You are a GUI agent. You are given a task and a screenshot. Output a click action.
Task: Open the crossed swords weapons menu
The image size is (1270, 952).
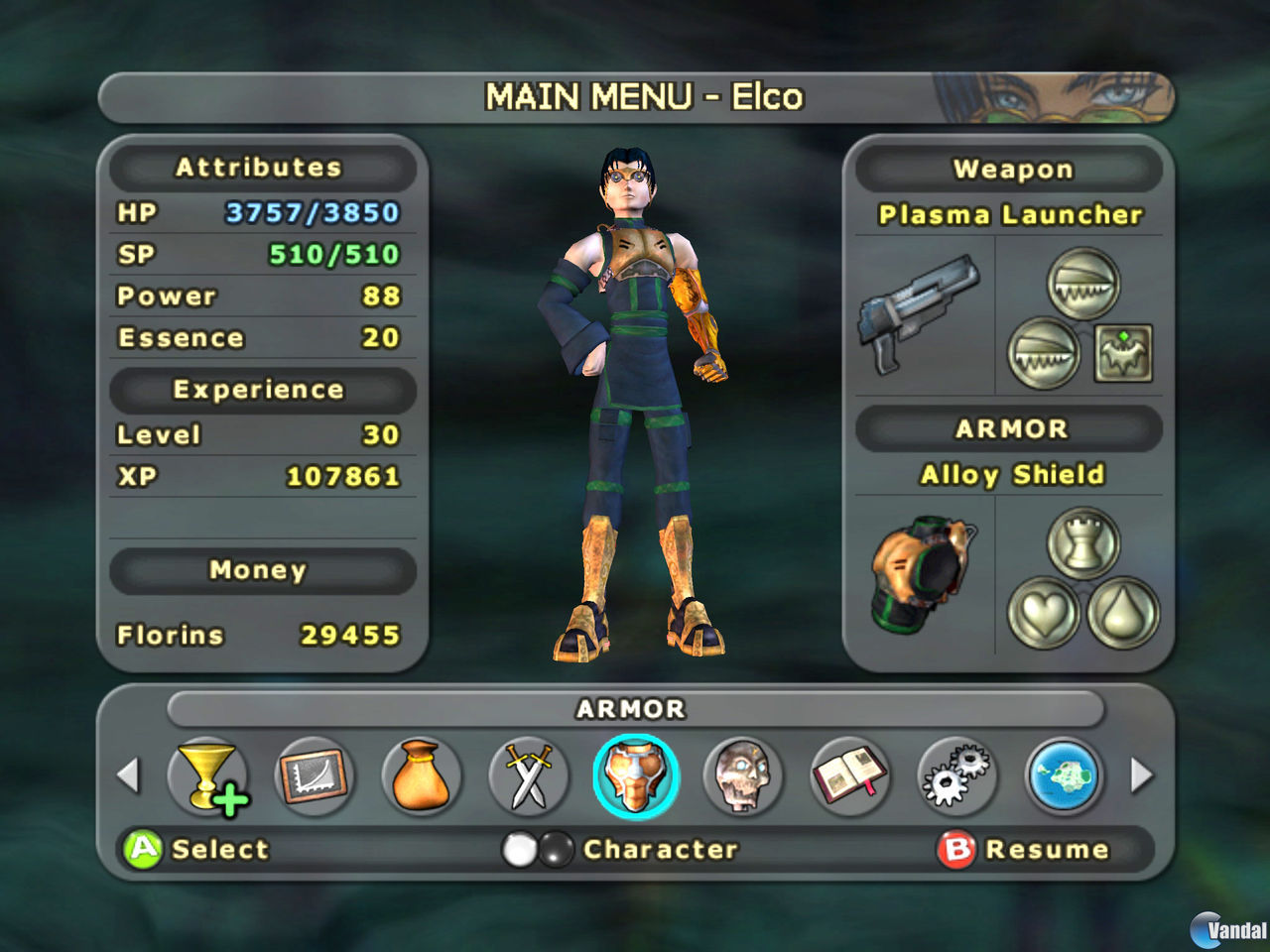point(529,776)
